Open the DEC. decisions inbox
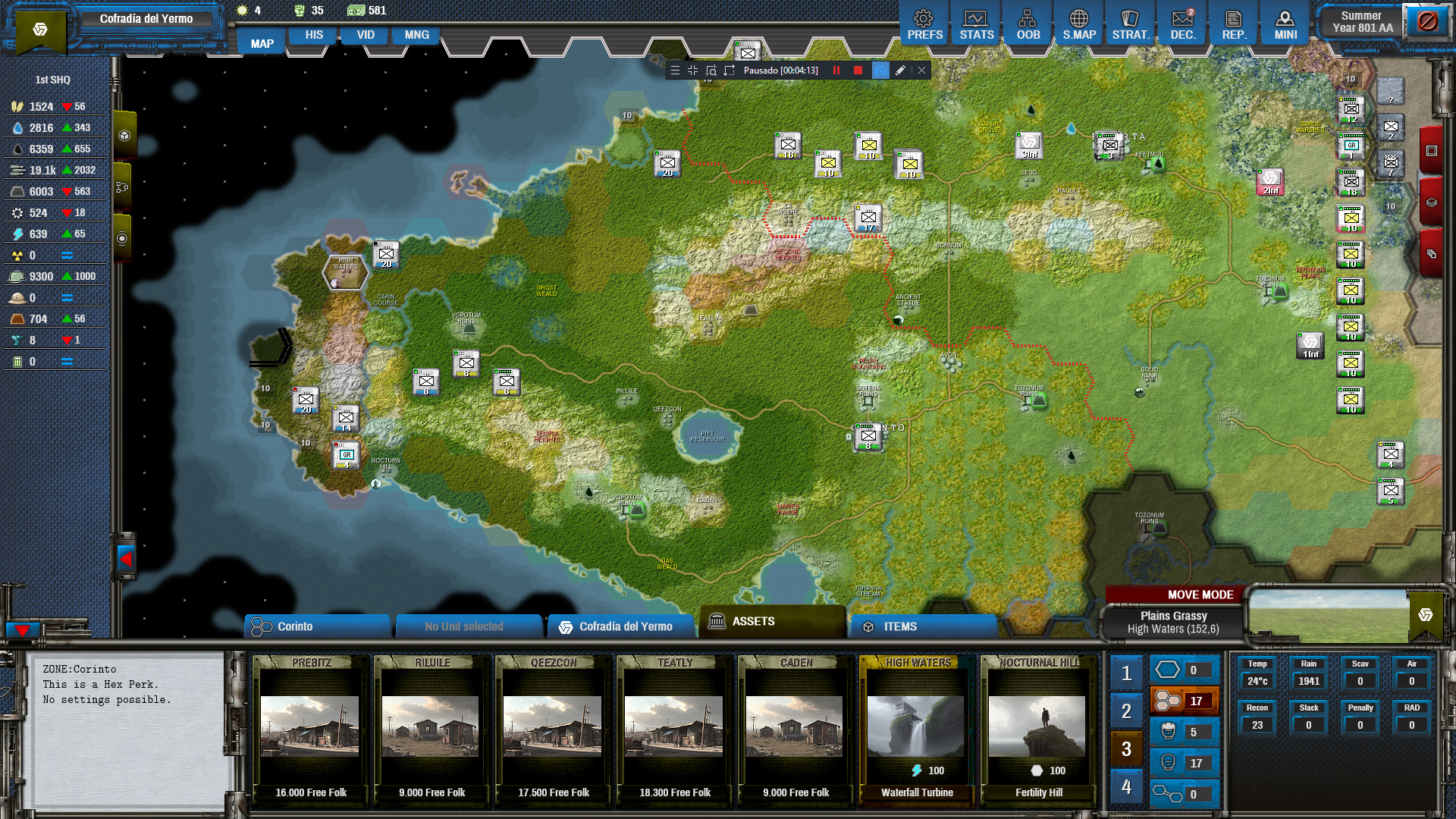The image size is (1456, 819). 1182,25
